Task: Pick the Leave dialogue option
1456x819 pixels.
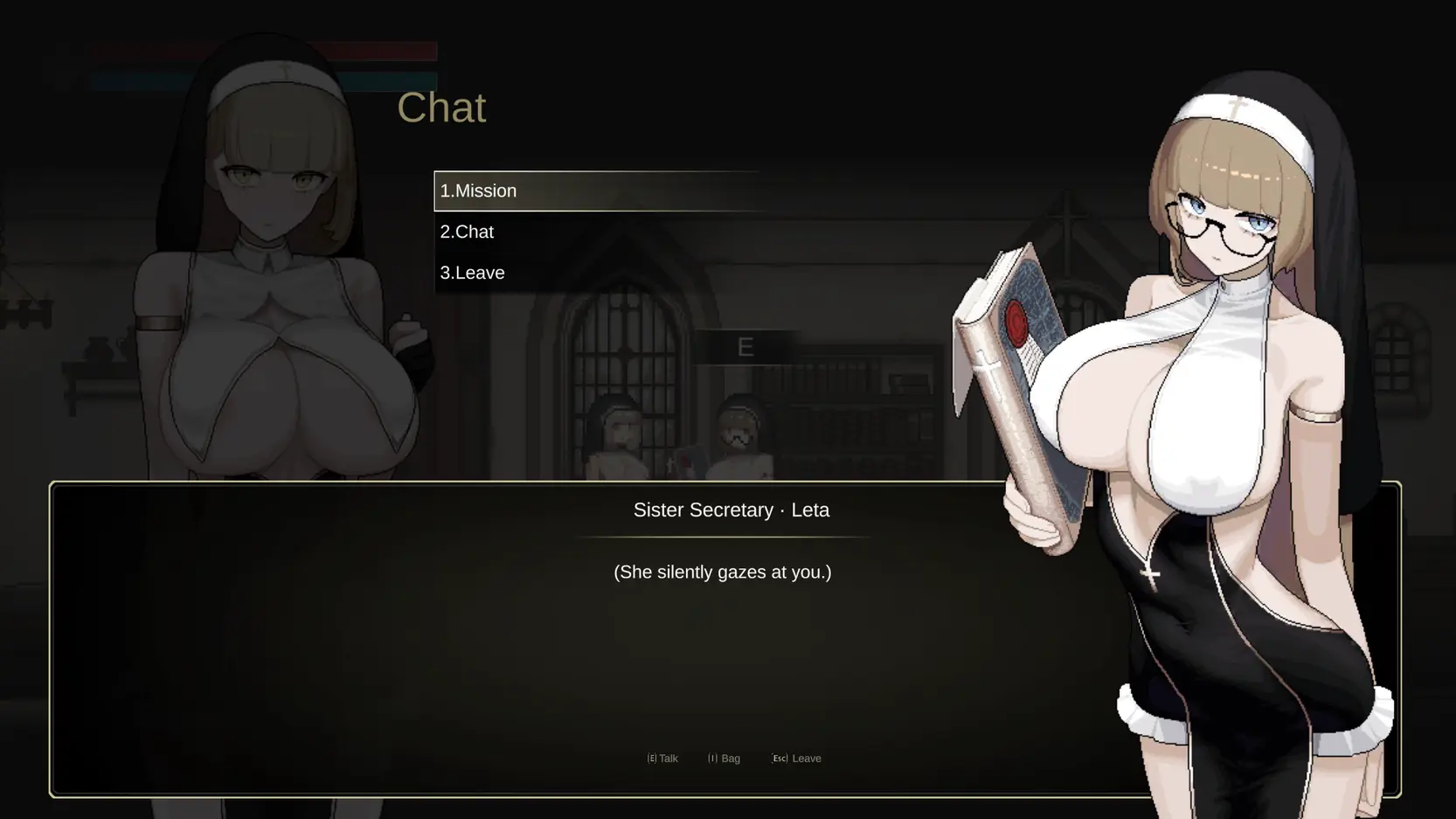Action: click(472, 273)
